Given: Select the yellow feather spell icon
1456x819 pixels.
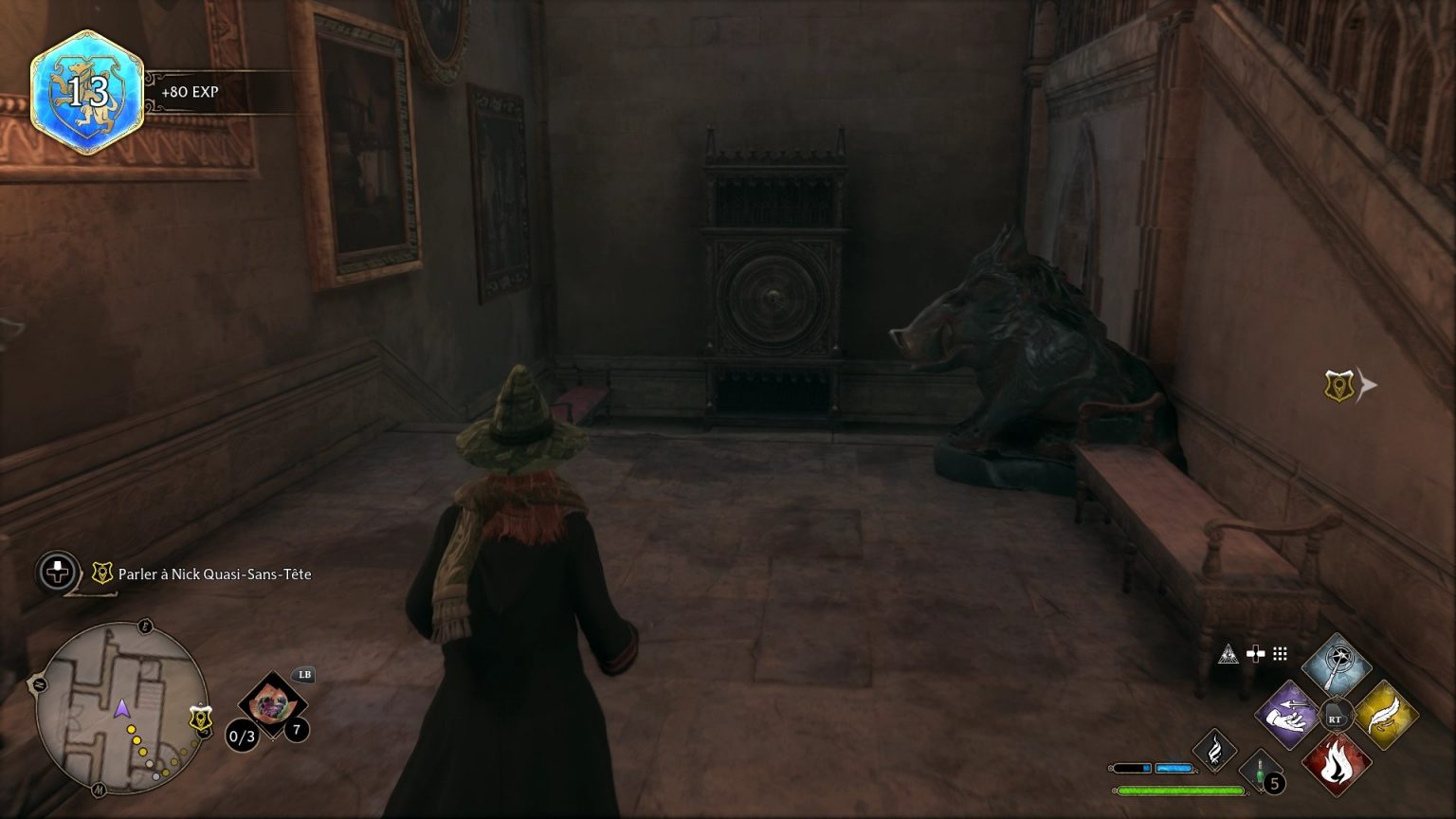Looking at the screenshot, I should coord(1385,717).
